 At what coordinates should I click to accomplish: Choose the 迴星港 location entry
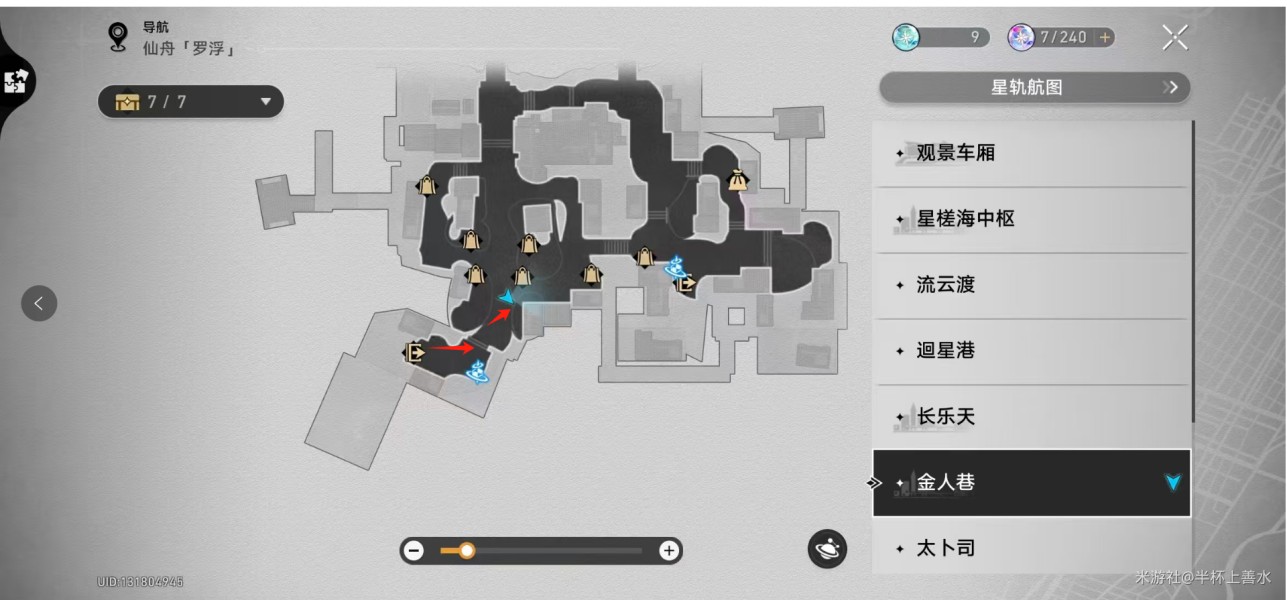pos(1032,351)
